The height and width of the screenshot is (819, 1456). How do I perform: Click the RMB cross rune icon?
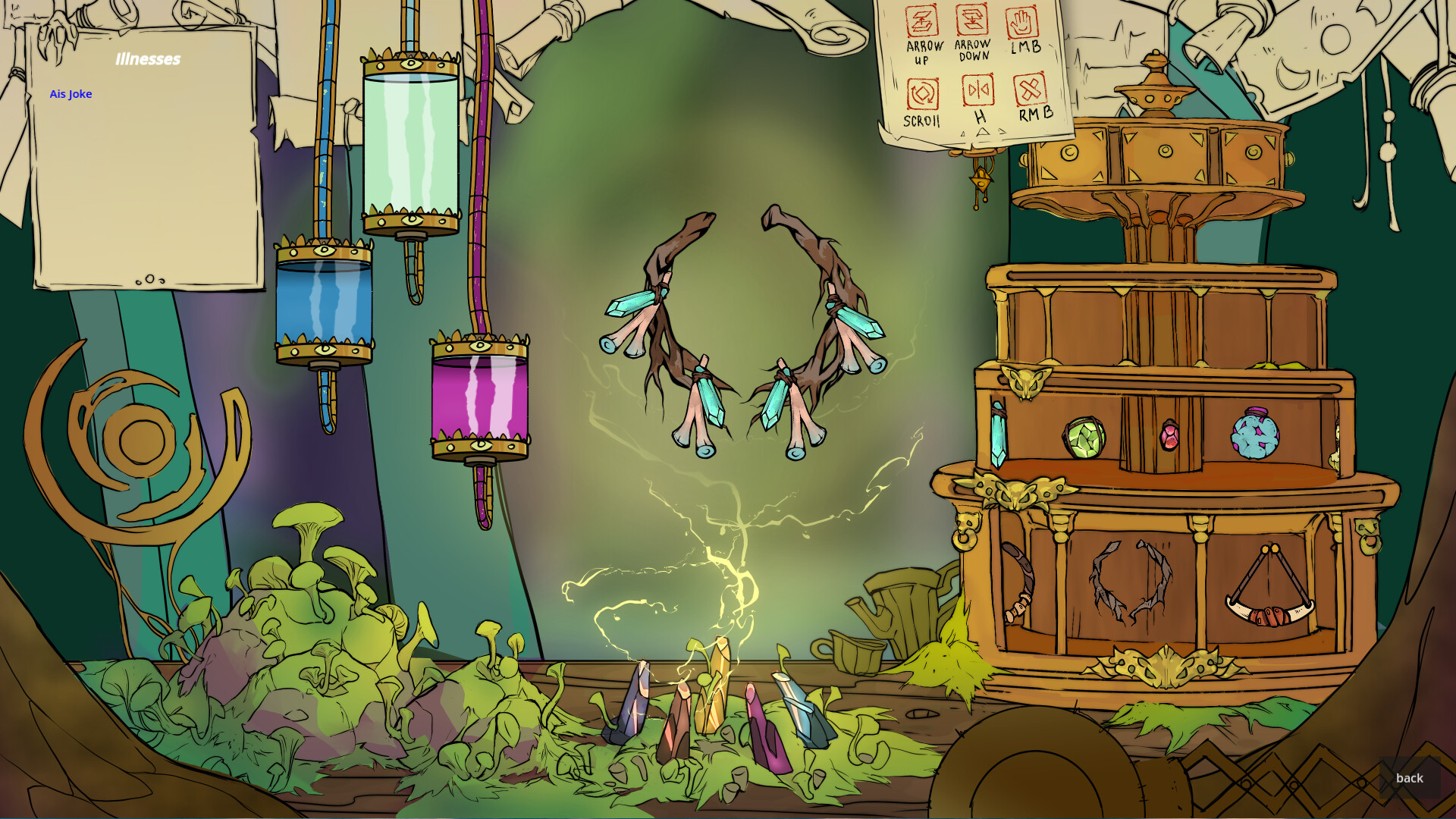(x=1032, y=91)
